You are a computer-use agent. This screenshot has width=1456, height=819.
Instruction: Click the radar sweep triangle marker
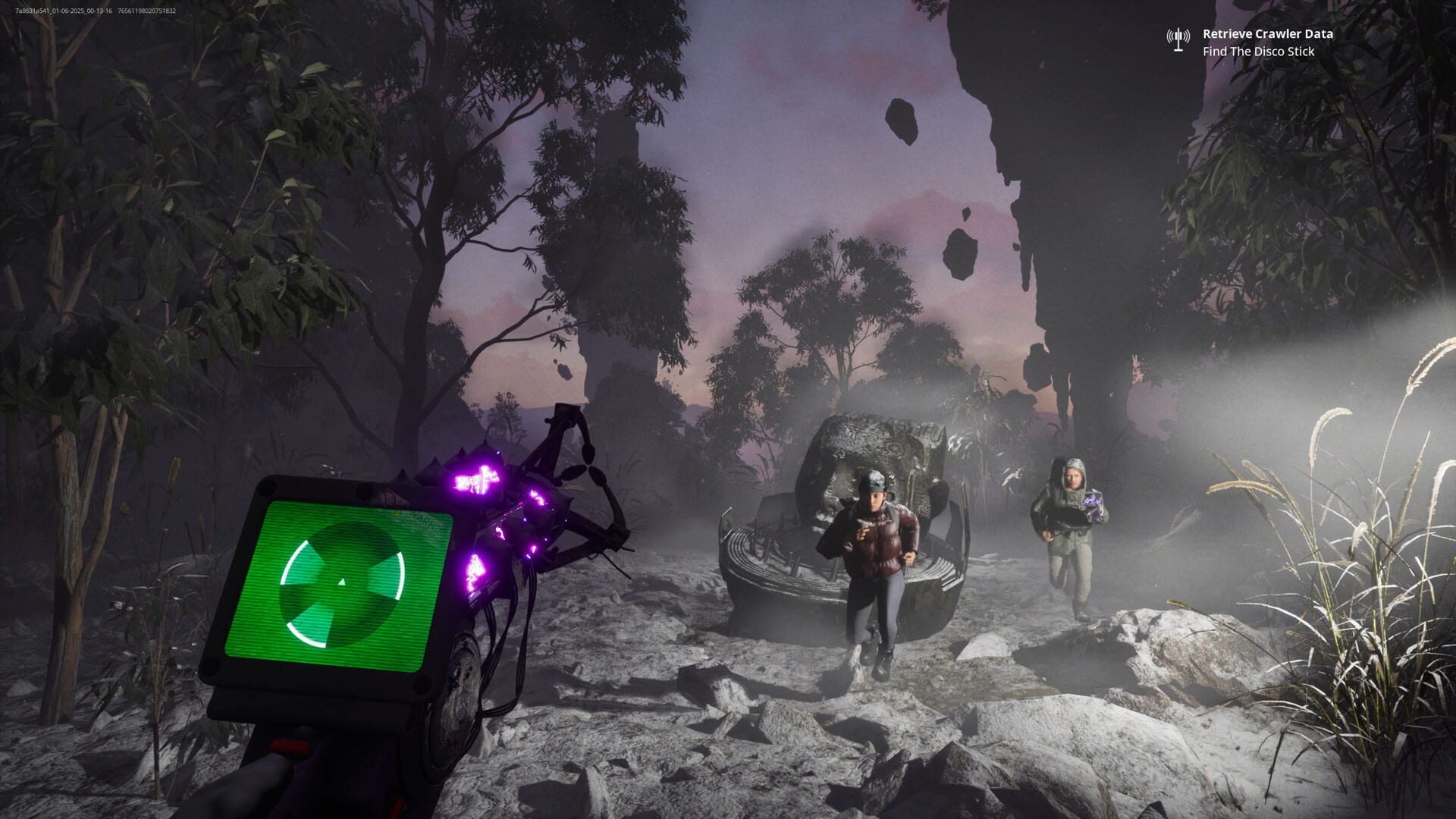coord(343,580)
